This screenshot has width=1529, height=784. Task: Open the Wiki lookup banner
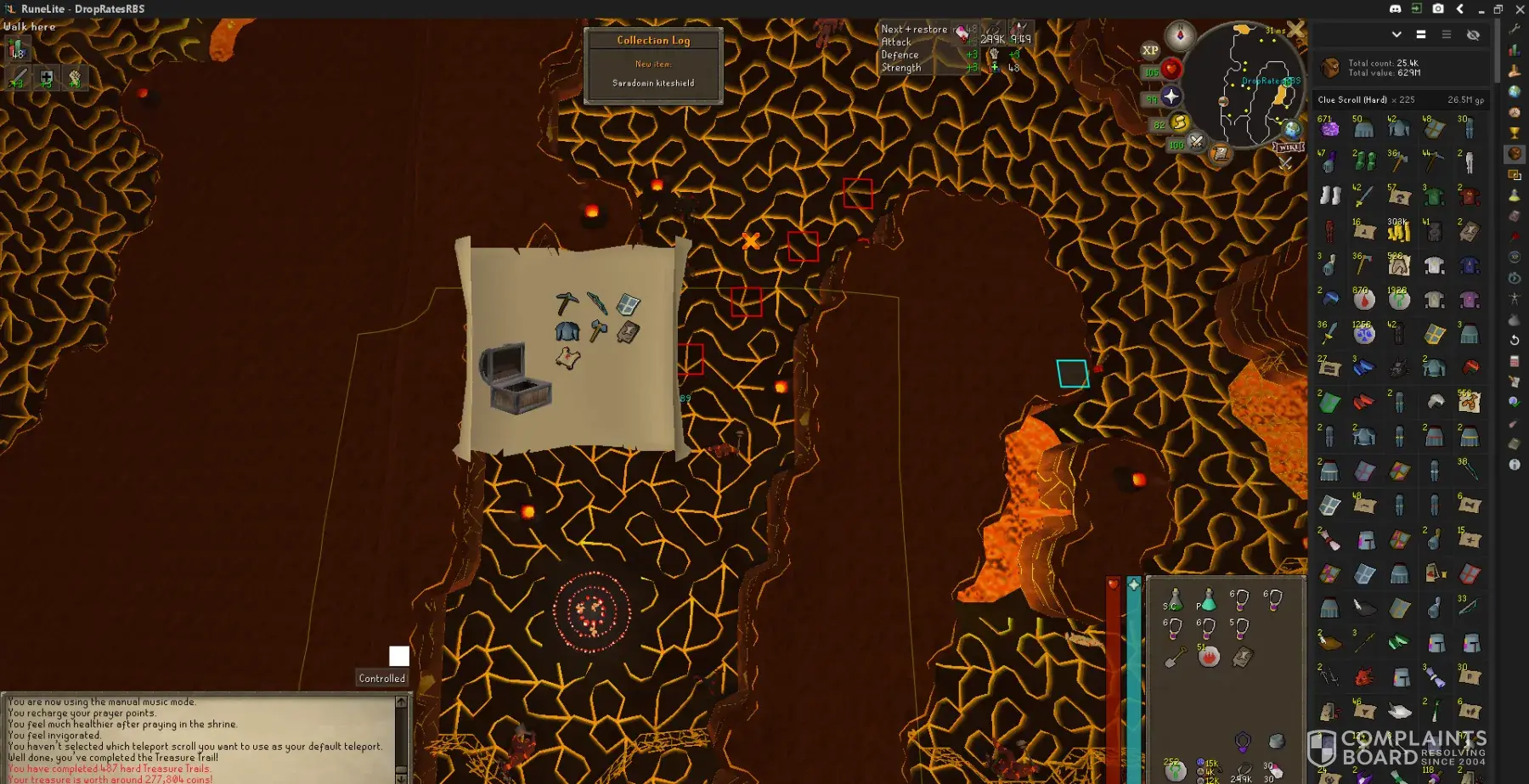click(x=1288, y=147)
